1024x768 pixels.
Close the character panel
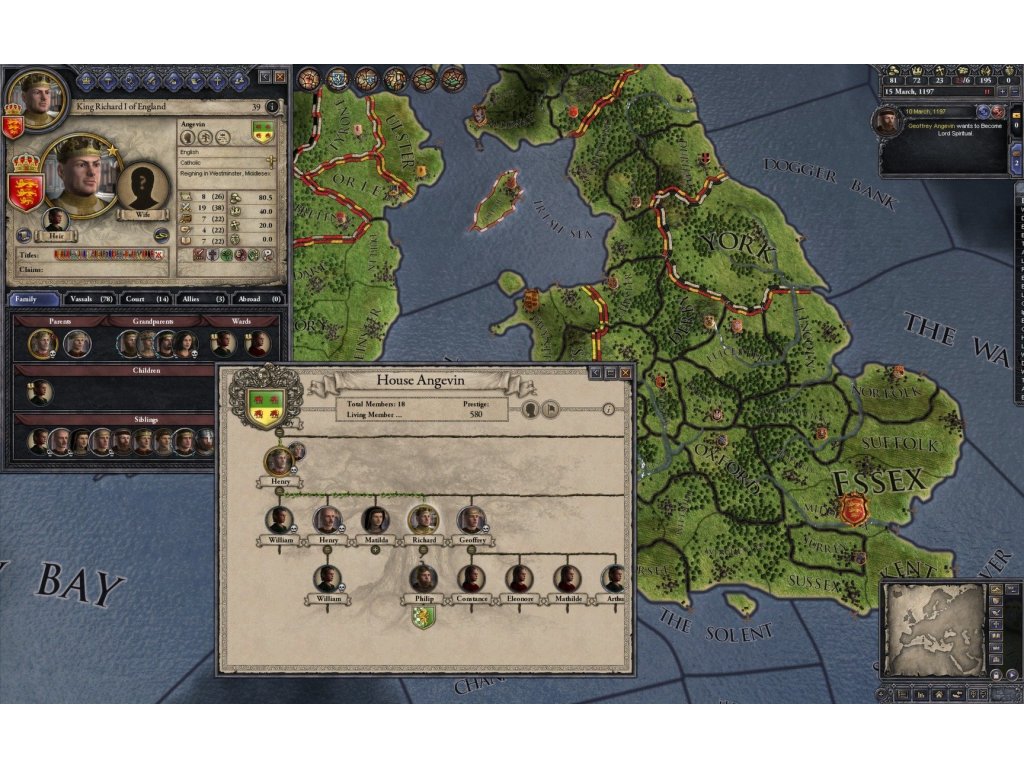tap(280, 76)
